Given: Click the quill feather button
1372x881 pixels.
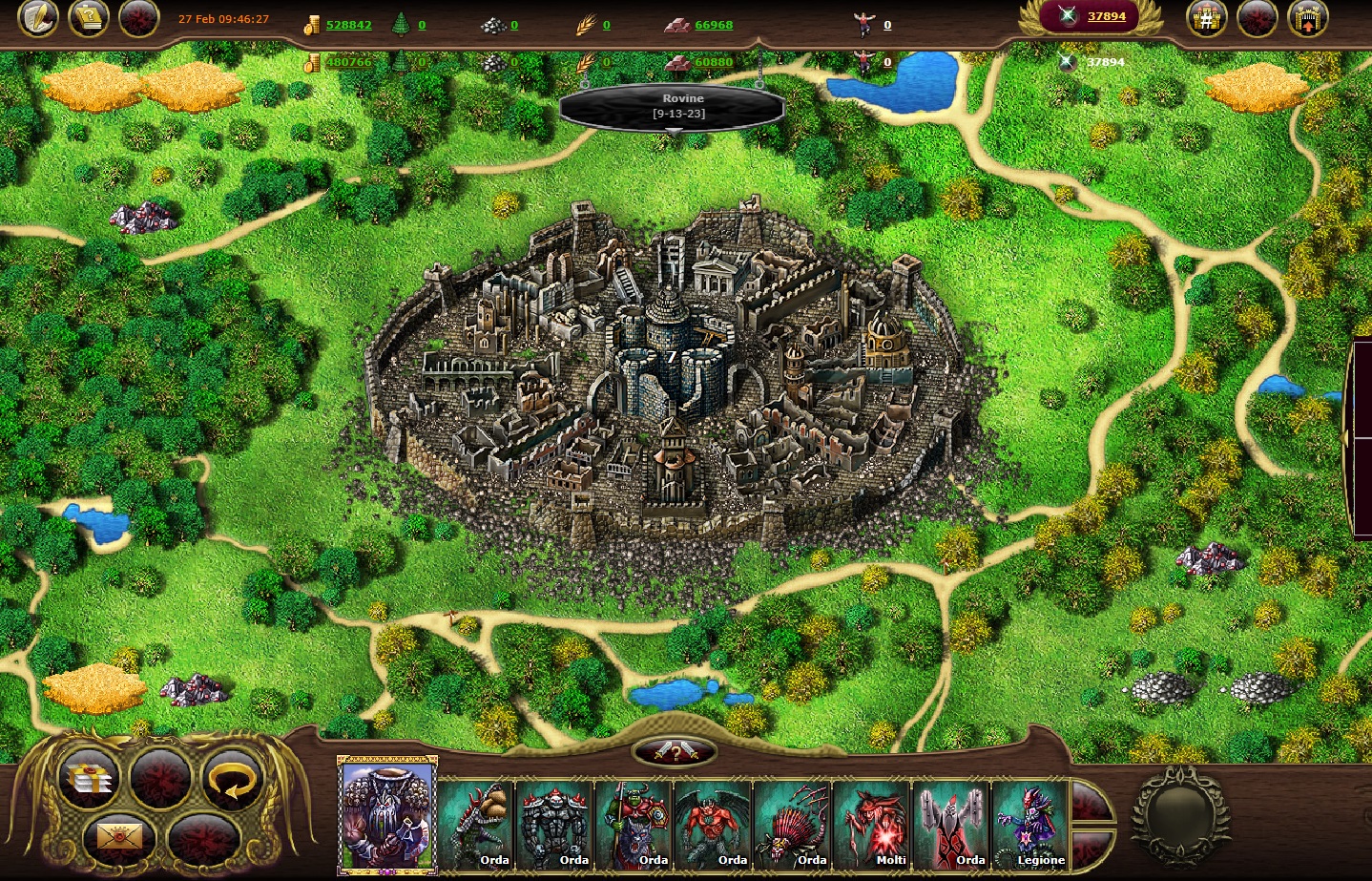Looking at the screenshot, I should [x=38, y=18].
